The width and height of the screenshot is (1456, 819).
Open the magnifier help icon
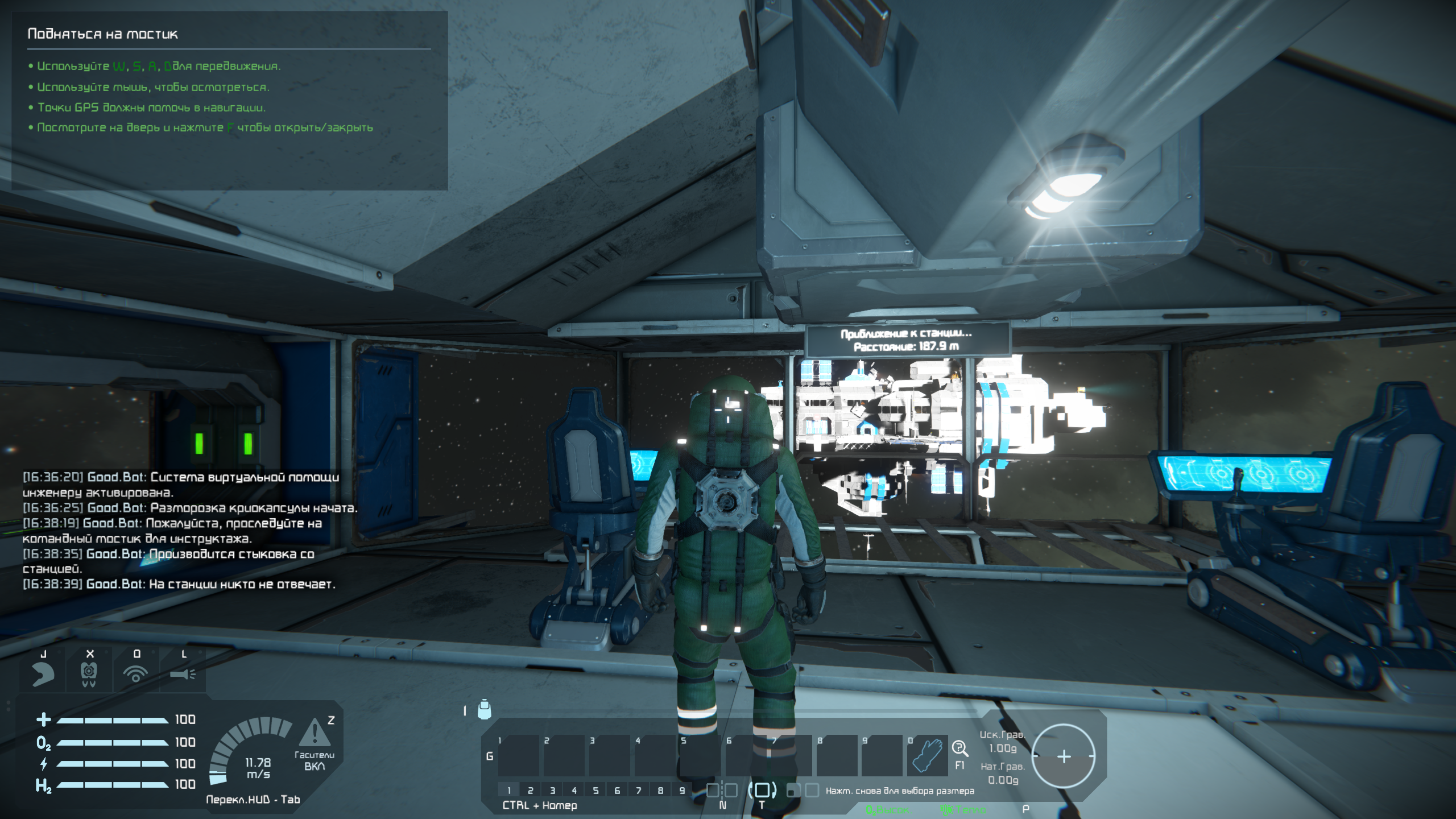coord(959,748)
